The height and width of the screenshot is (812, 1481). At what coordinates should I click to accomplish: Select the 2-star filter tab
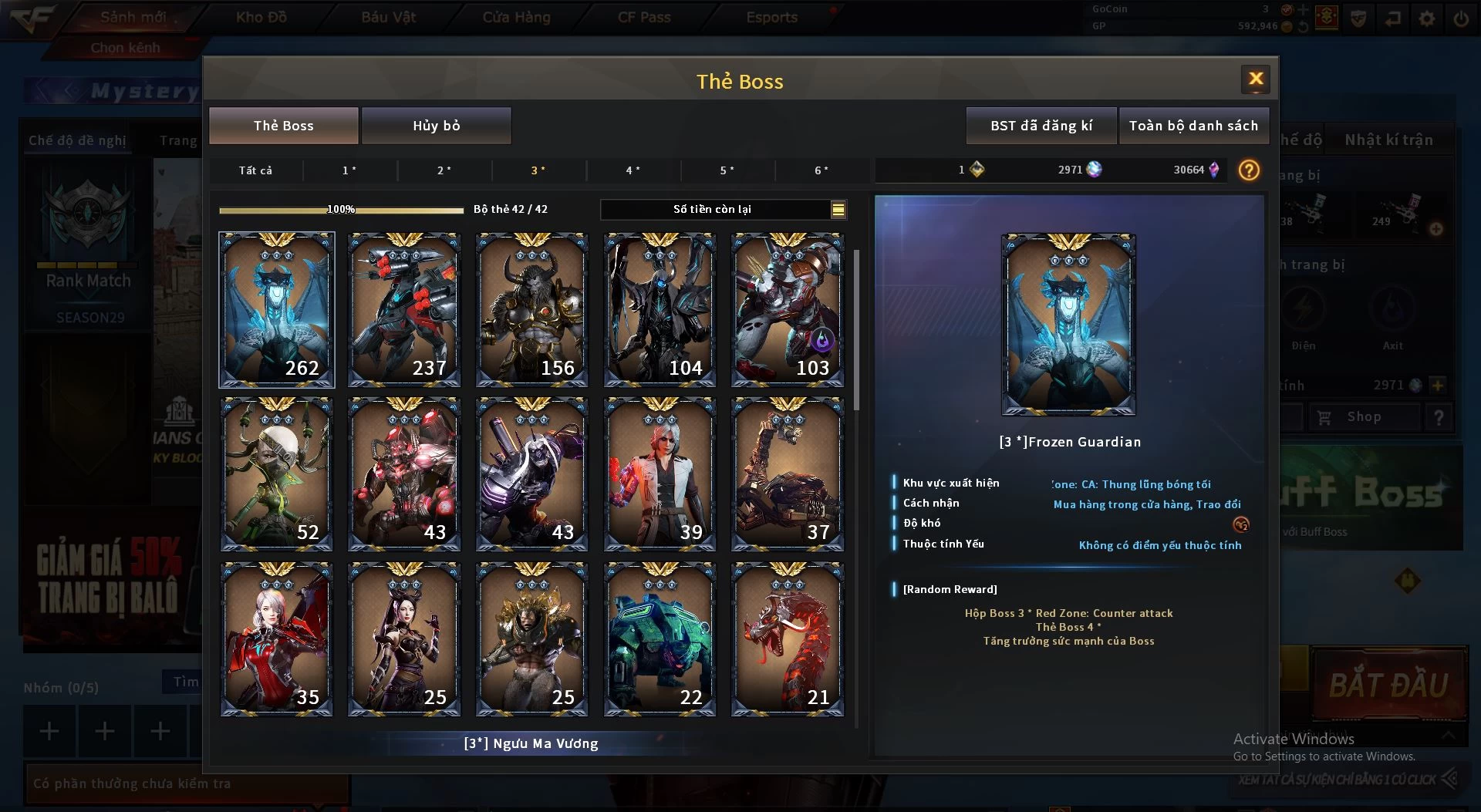444,170
